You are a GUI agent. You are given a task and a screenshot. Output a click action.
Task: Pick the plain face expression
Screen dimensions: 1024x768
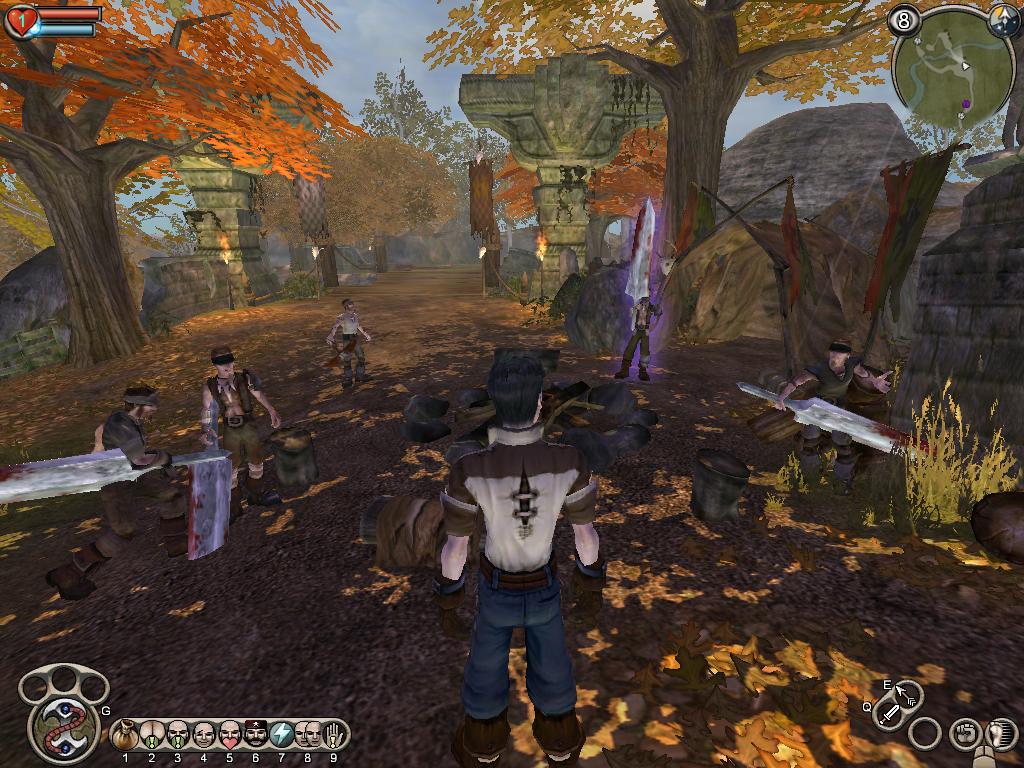204,734
